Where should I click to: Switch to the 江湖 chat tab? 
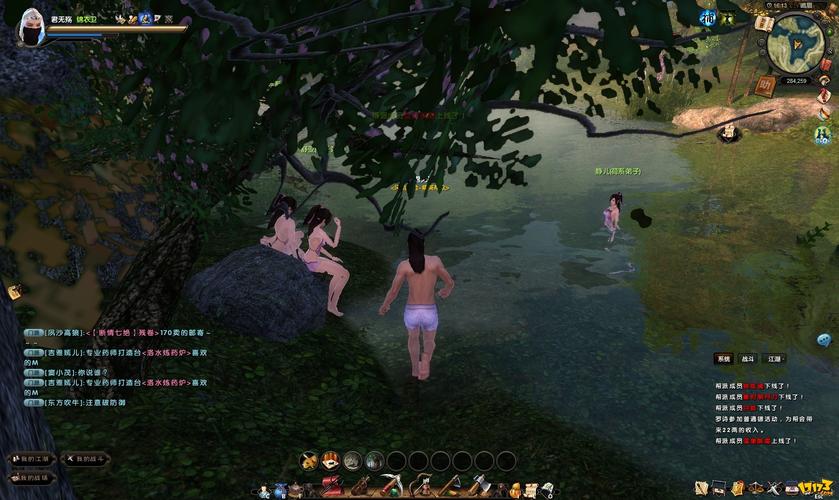coord(775,358)
